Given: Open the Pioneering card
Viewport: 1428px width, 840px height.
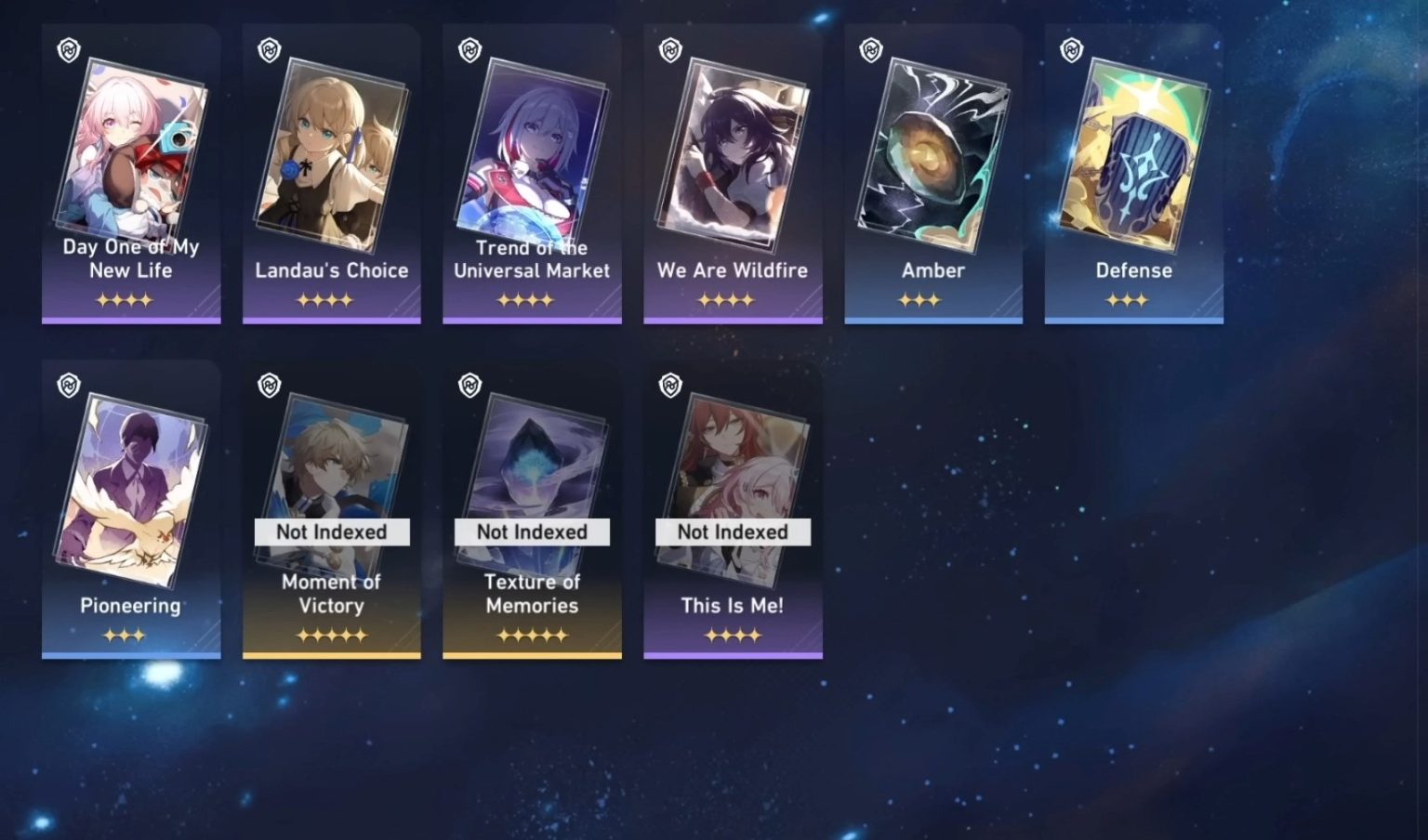Looking at the screenshot, I should pos(130,488).
